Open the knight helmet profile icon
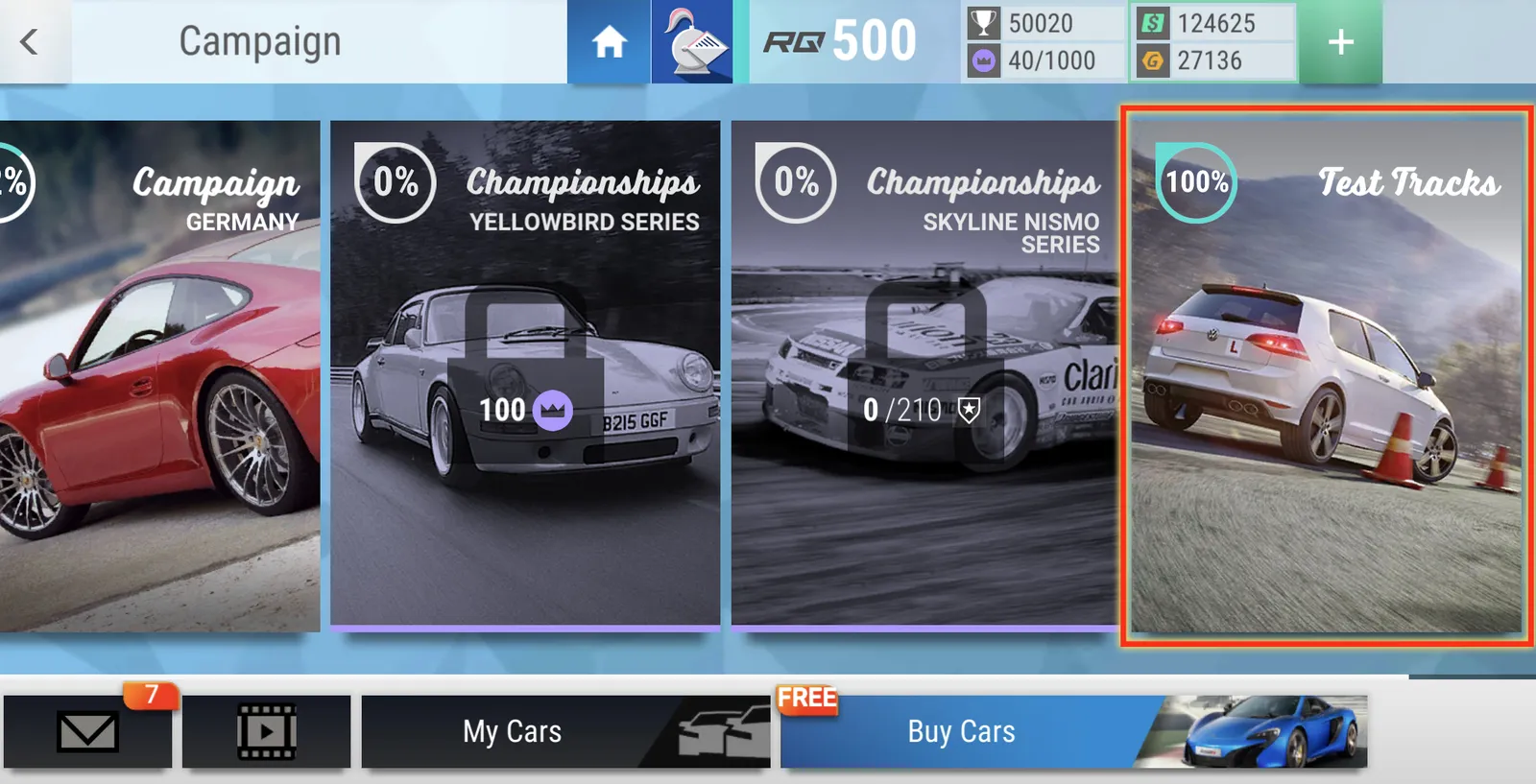1536x784 pixels. pos(692,42)
